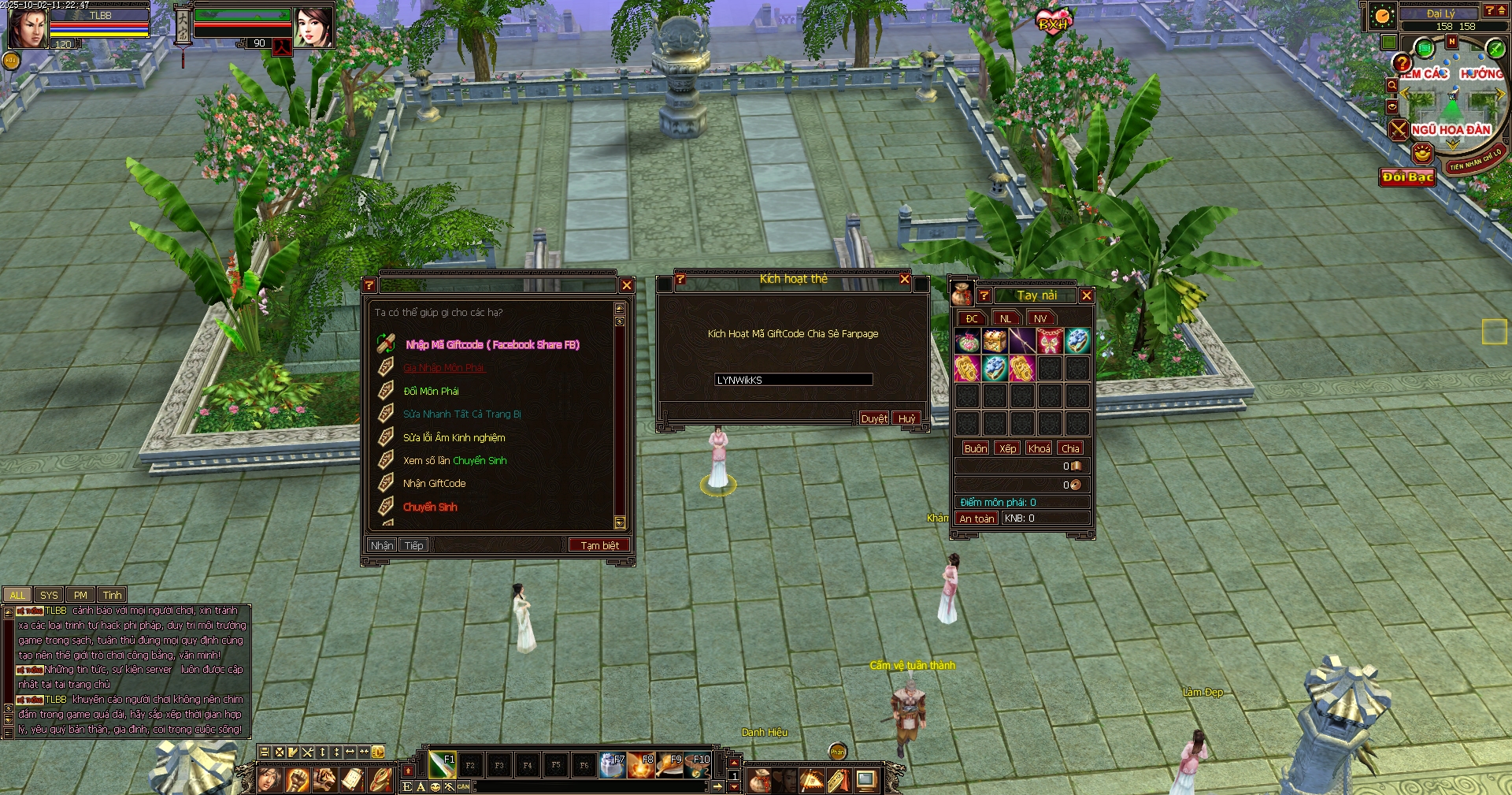Toggle the 'An toàn' safe mode button

976,518
